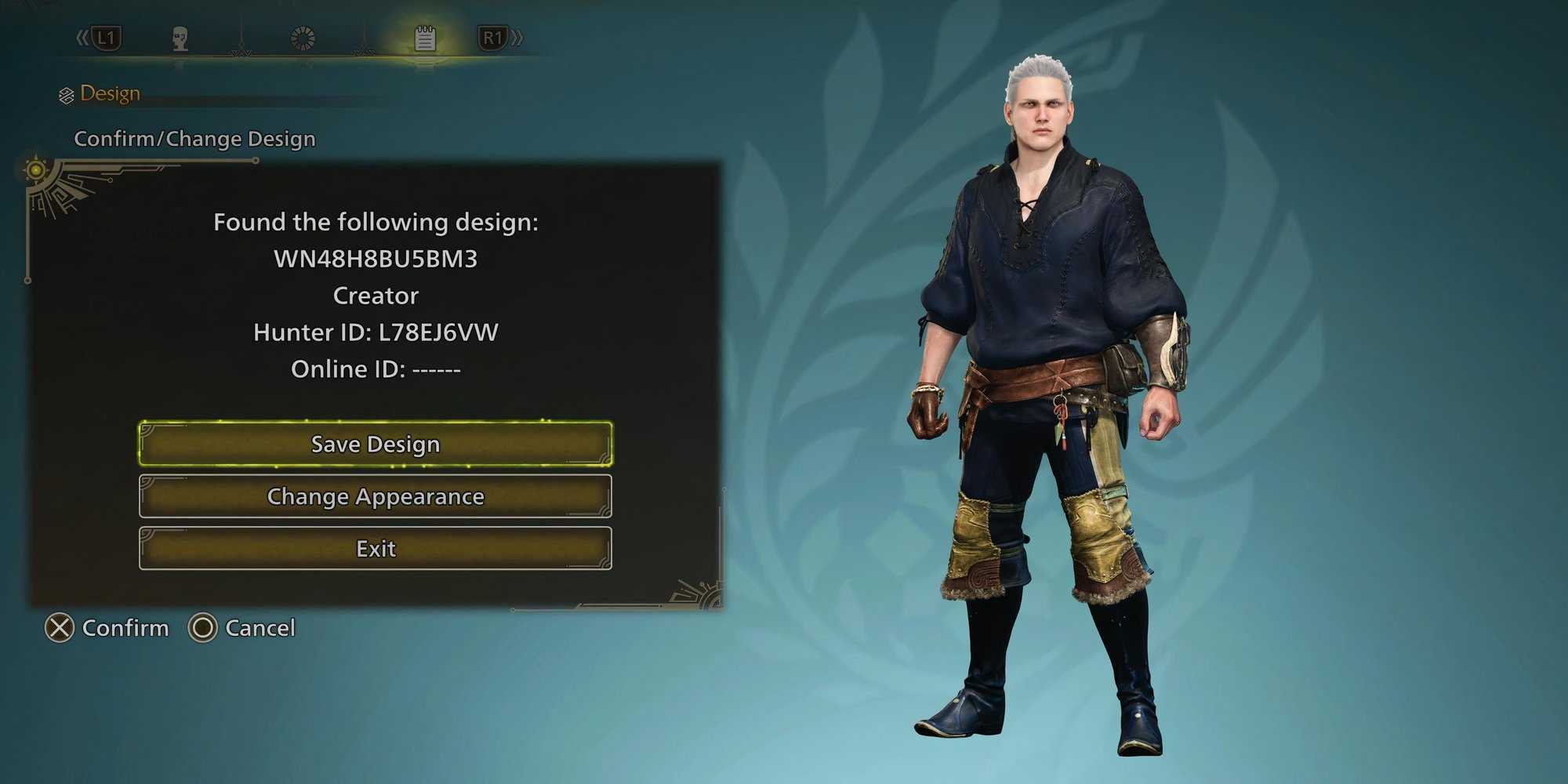Choose Change Appearance

click(x=376, y=496)
